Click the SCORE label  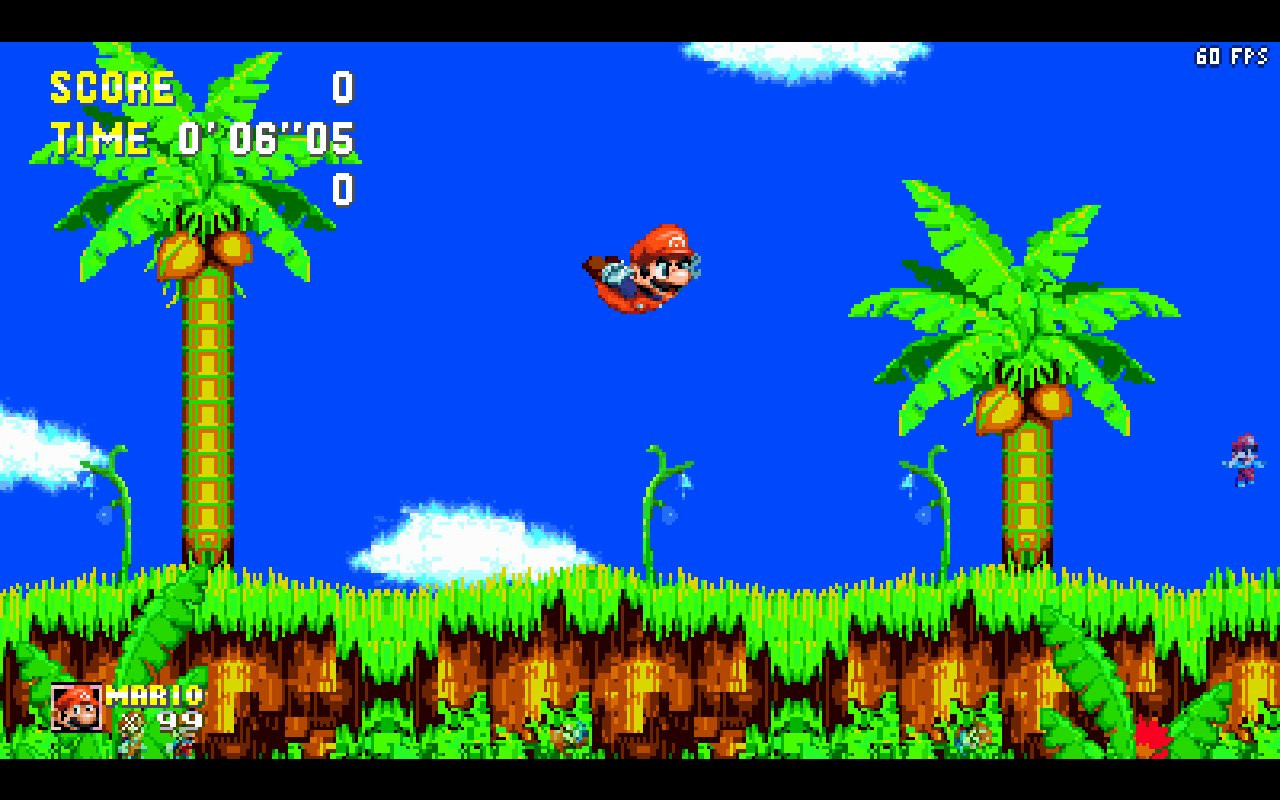[x=113, y=88]
